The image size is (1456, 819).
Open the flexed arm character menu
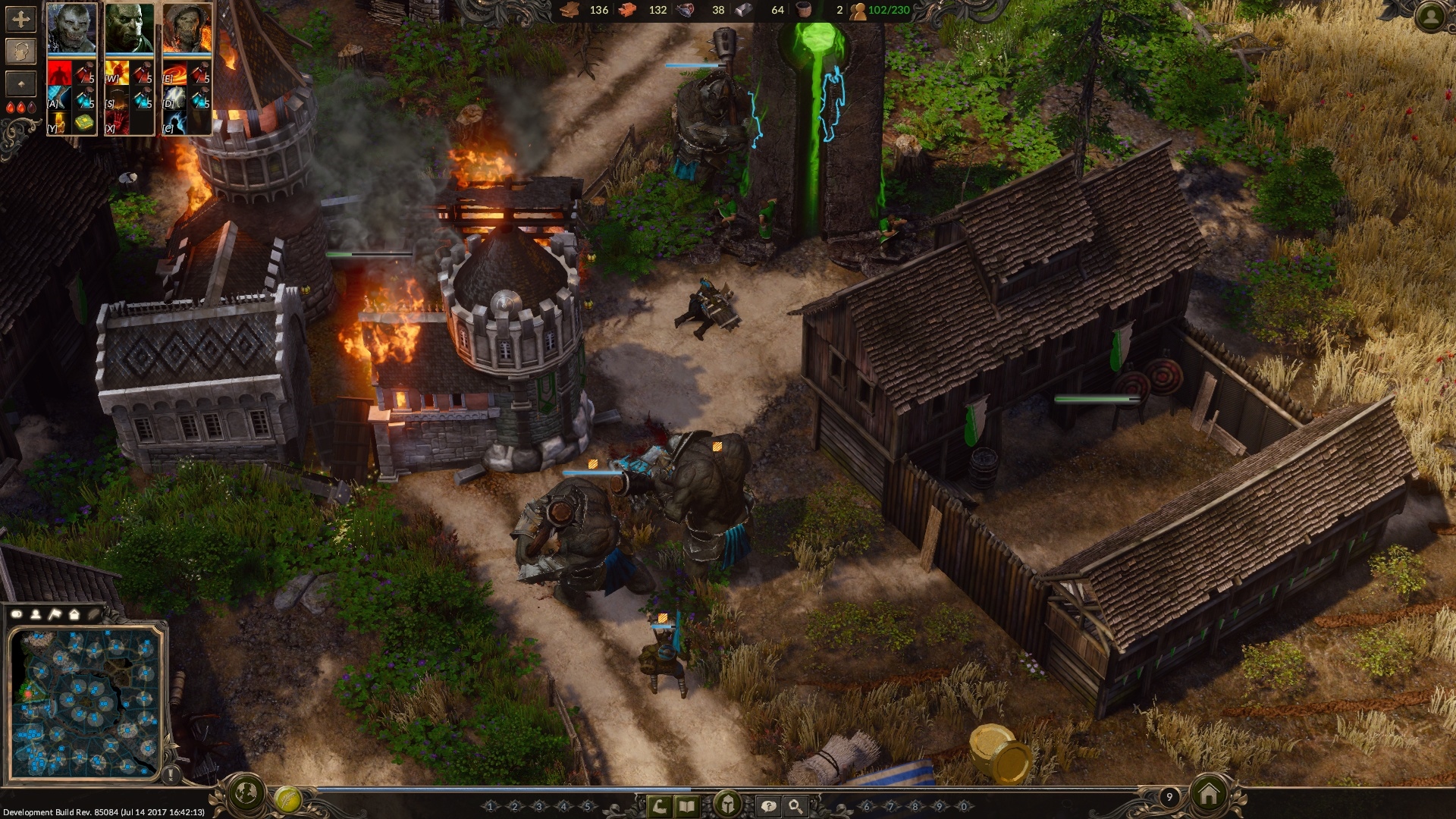pyautogui.click(x=661, y=806)
